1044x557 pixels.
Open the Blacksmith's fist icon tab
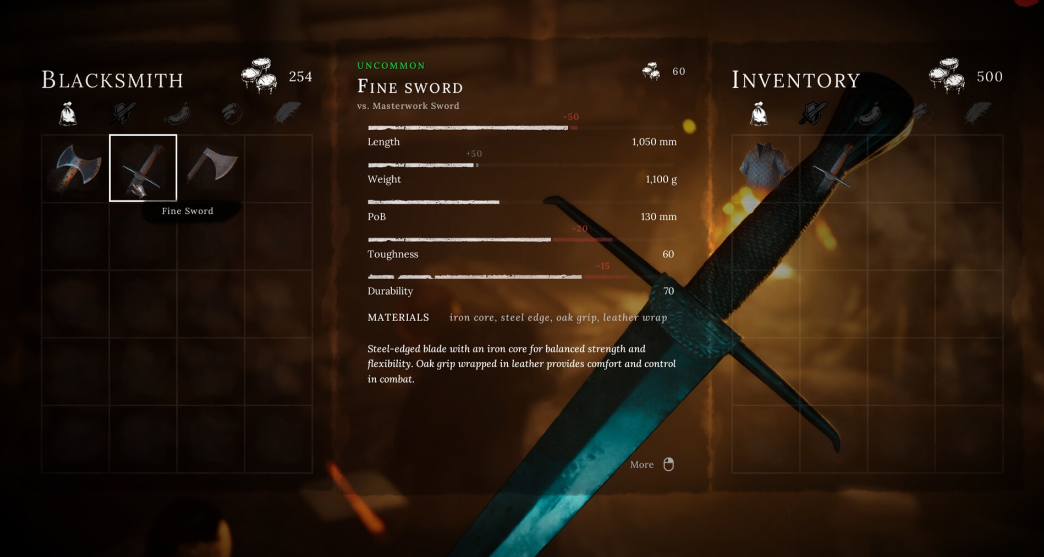(x=231, y=113)
